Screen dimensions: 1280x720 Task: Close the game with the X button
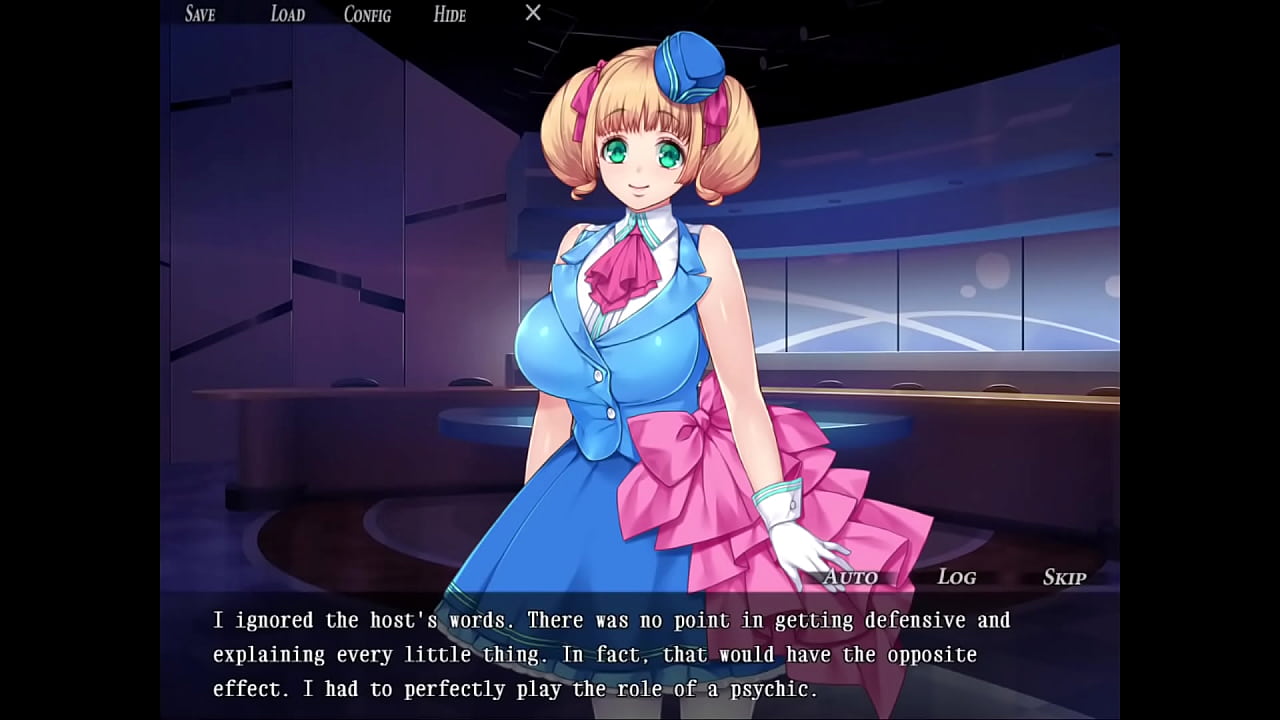(533, 13)
